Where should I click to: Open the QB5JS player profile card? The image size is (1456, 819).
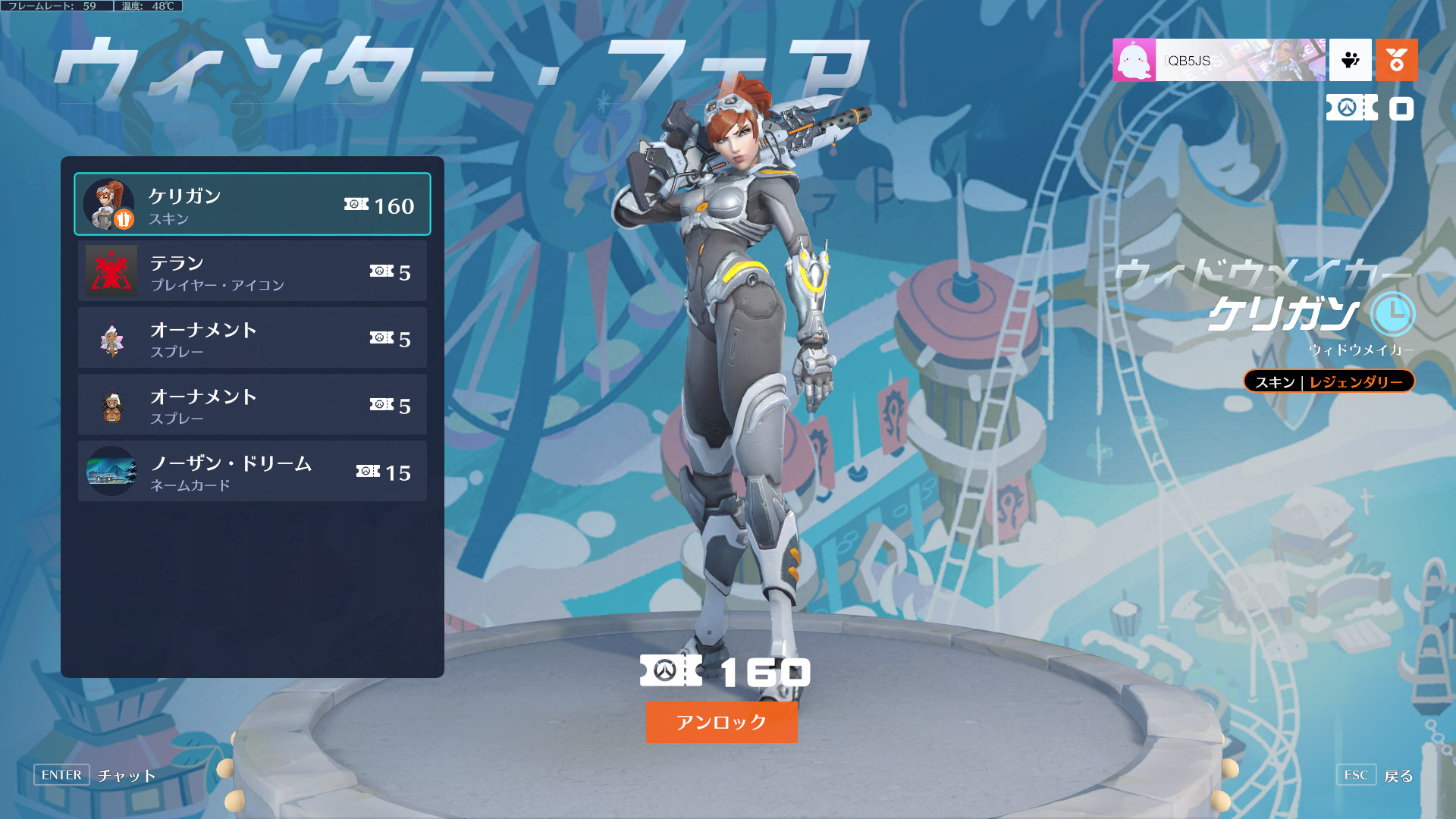[x=1219, y=60]
